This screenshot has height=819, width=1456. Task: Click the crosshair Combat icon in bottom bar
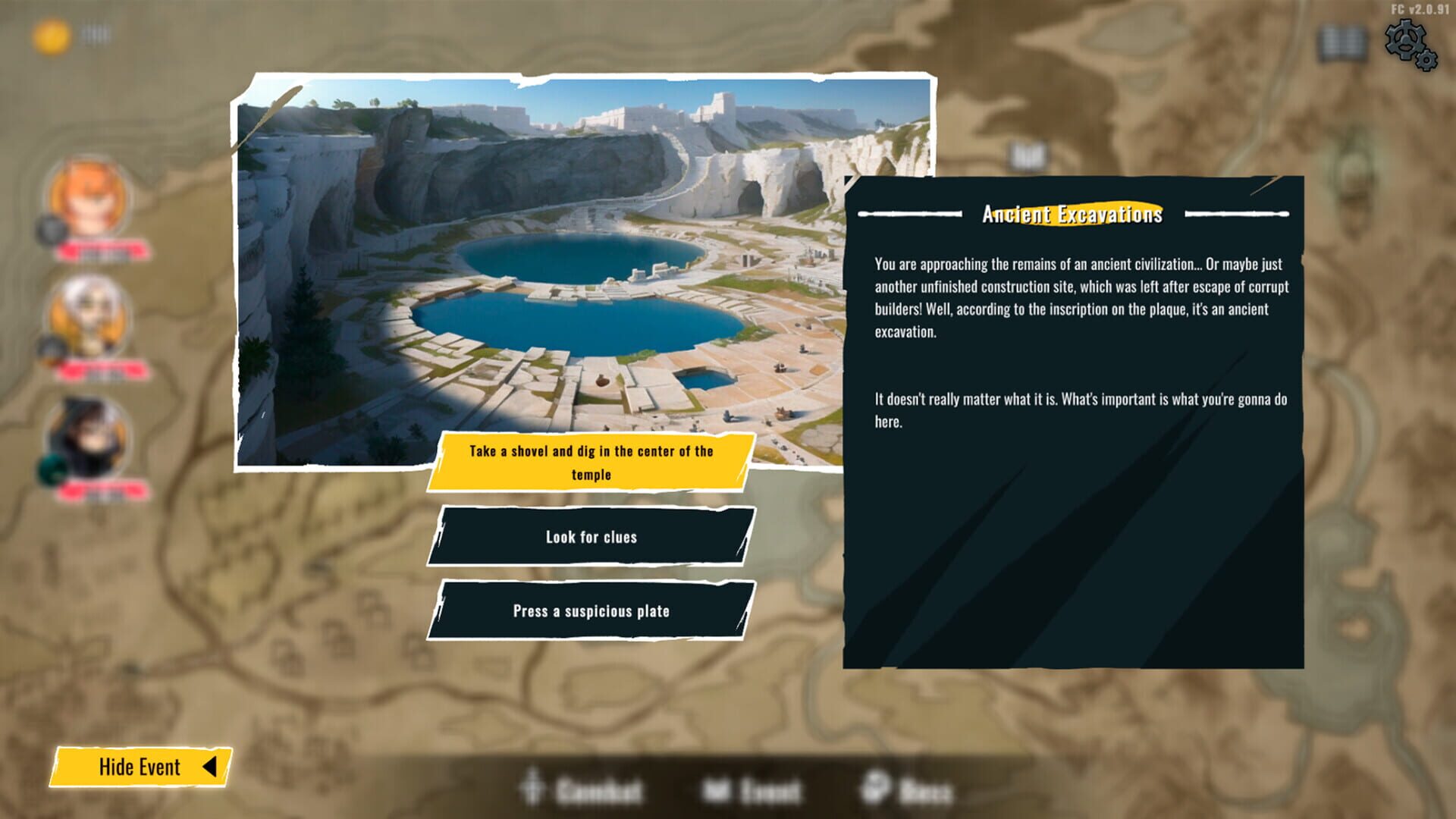533,792
